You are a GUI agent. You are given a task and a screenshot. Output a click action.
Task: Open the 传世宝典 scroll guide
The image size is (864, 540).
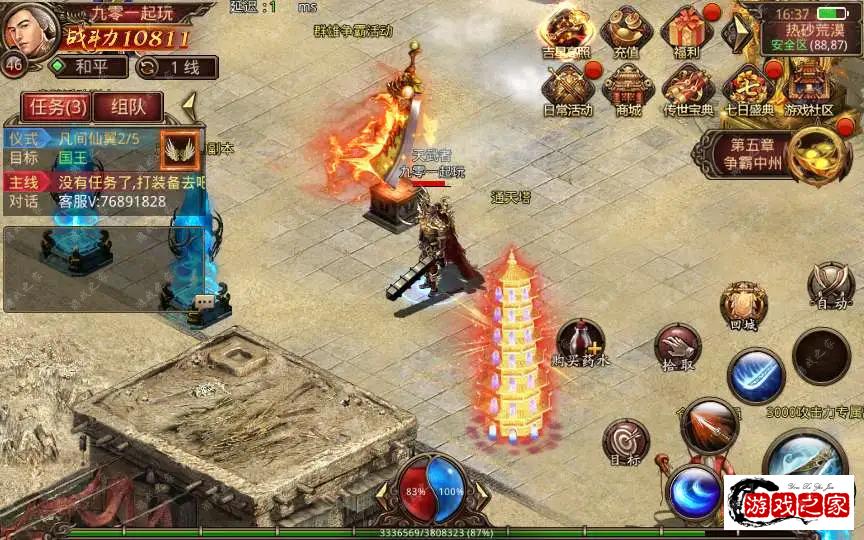688,88
